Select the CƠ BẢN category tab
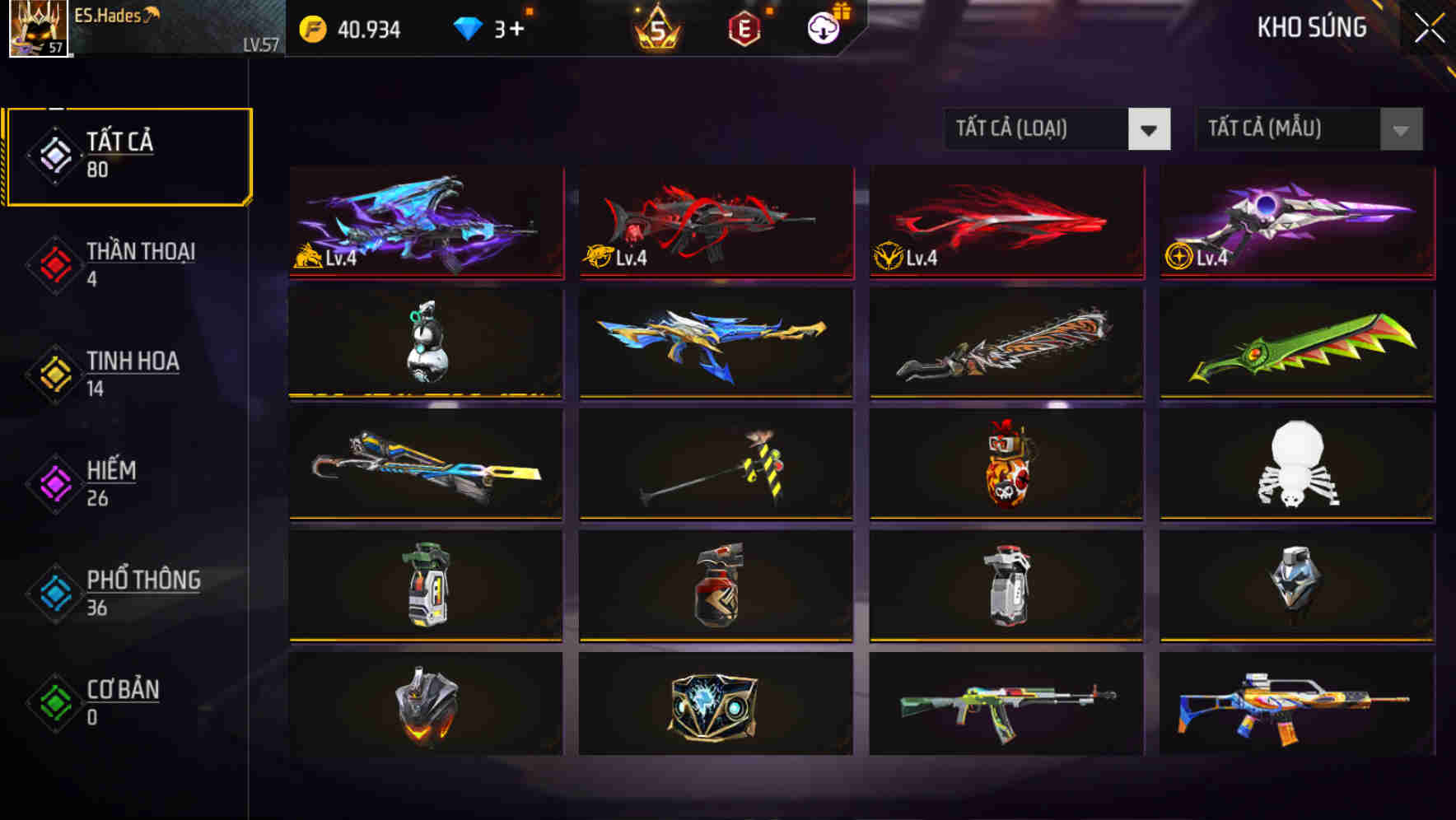This screenshot has width=1456, height=820. pos(124,692)
